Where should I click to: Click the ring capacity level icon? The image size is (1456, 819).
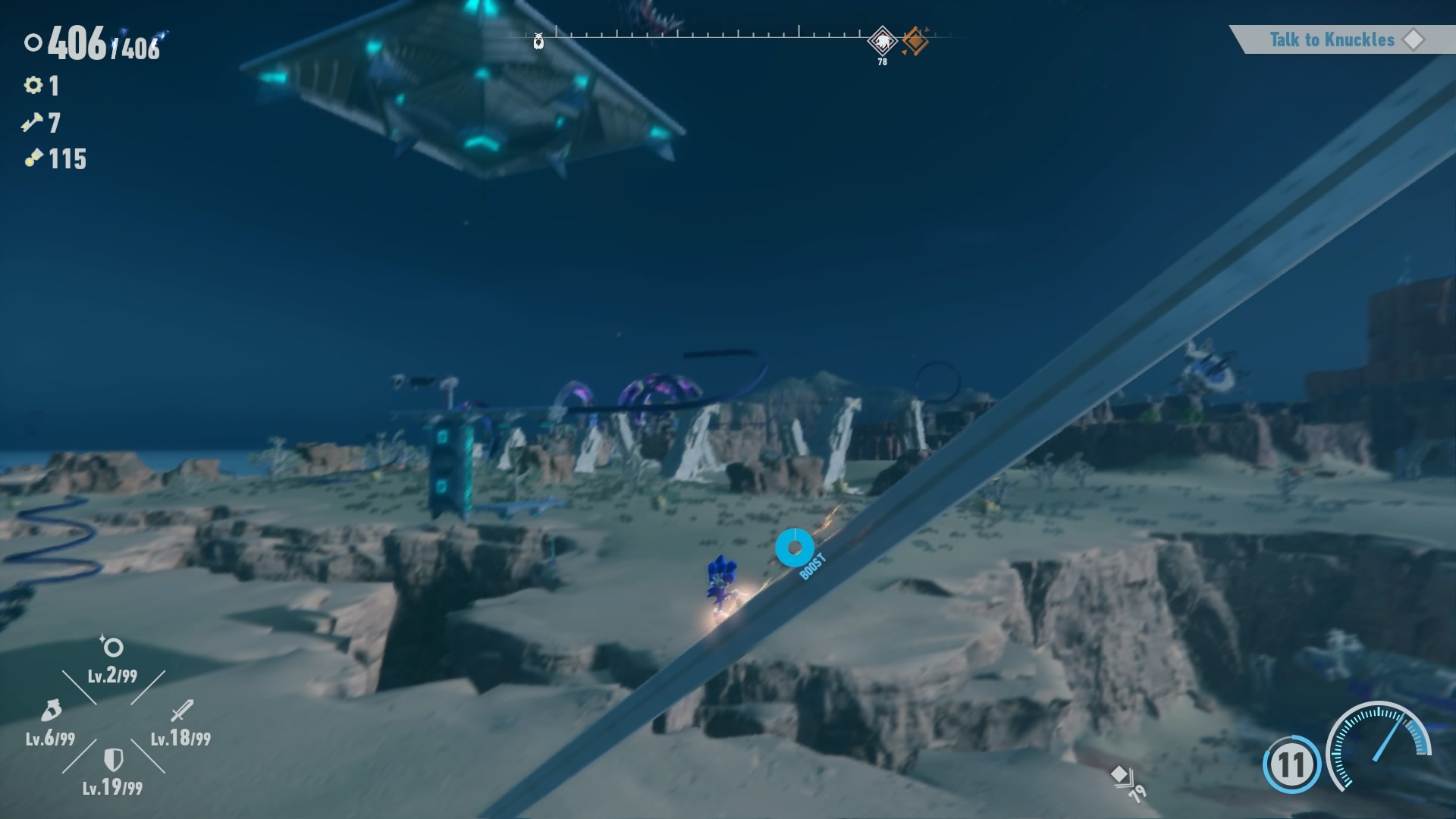[112, 647]
